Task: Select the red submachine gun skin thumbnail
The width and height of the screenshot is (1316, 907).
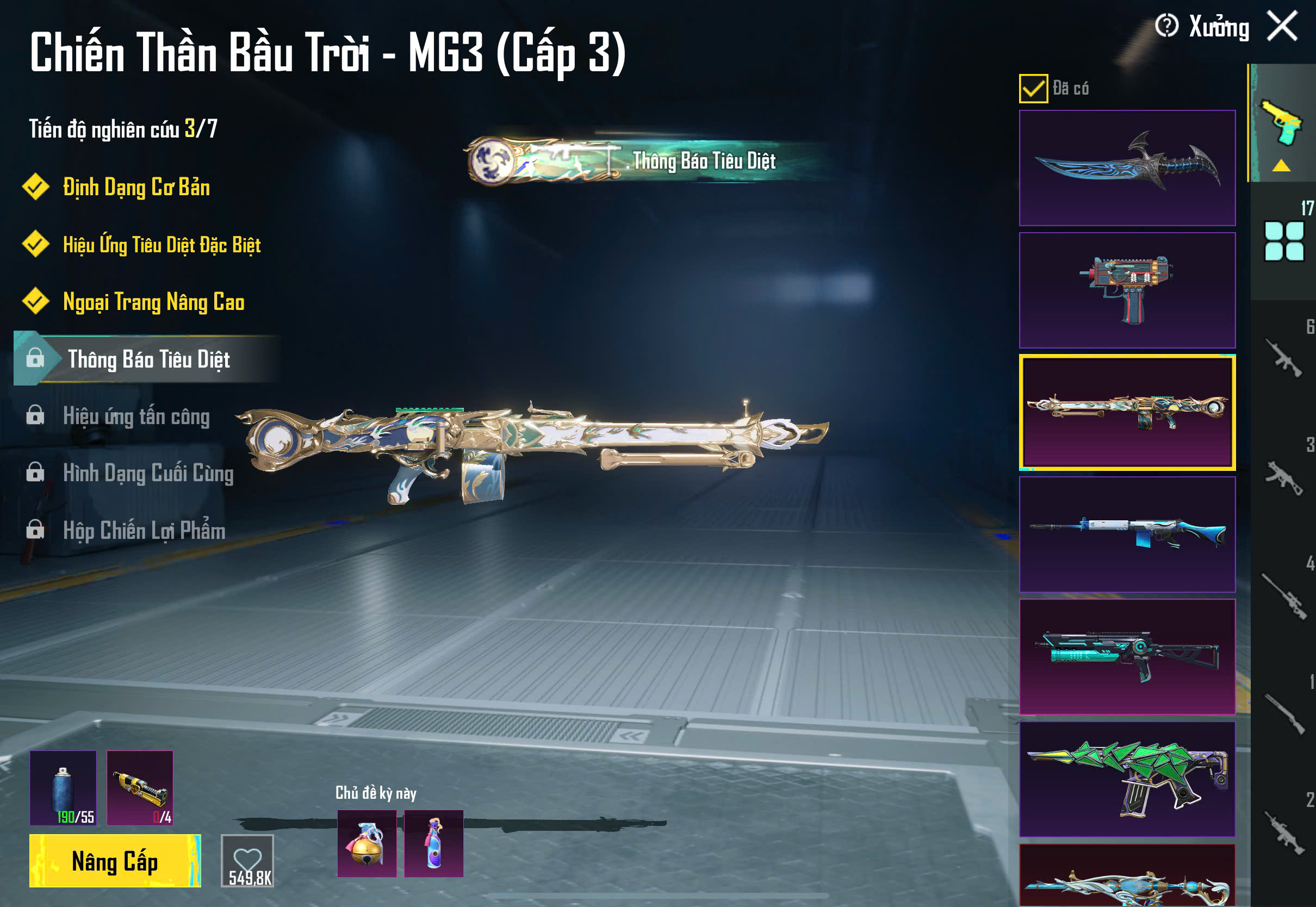Action: (1127, 290)
